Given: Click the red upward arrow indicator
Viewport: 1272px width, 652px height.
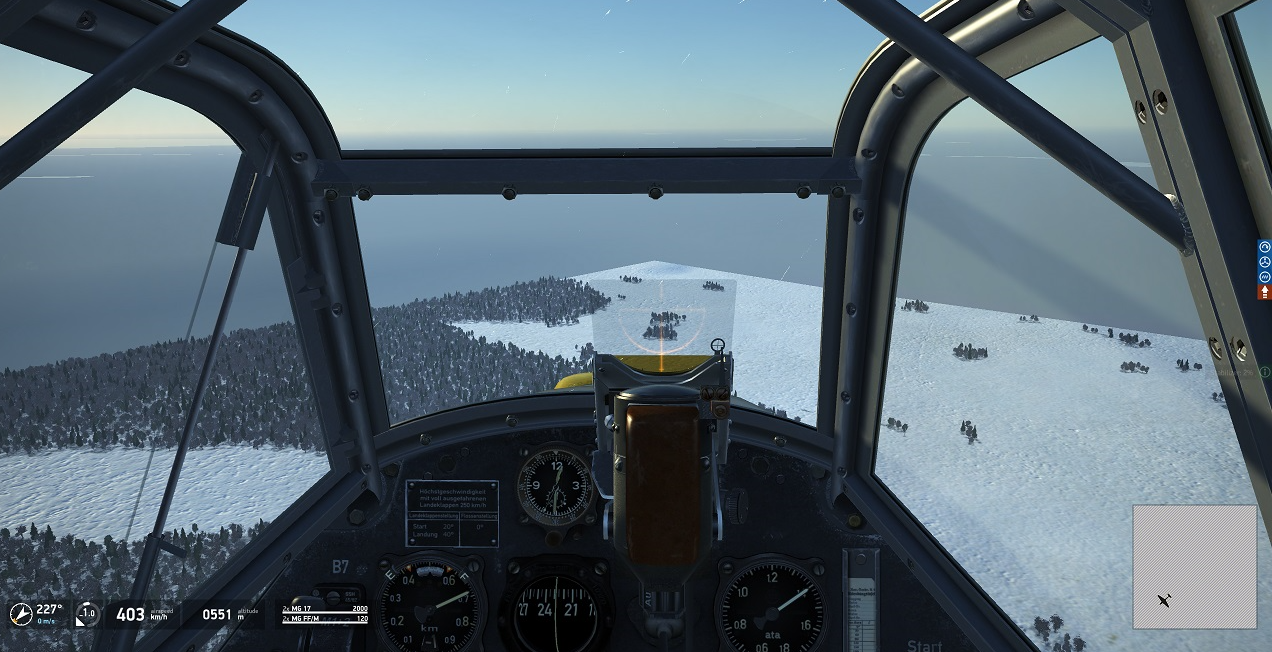Looking at the screenshot, I should pos(1264,292).
